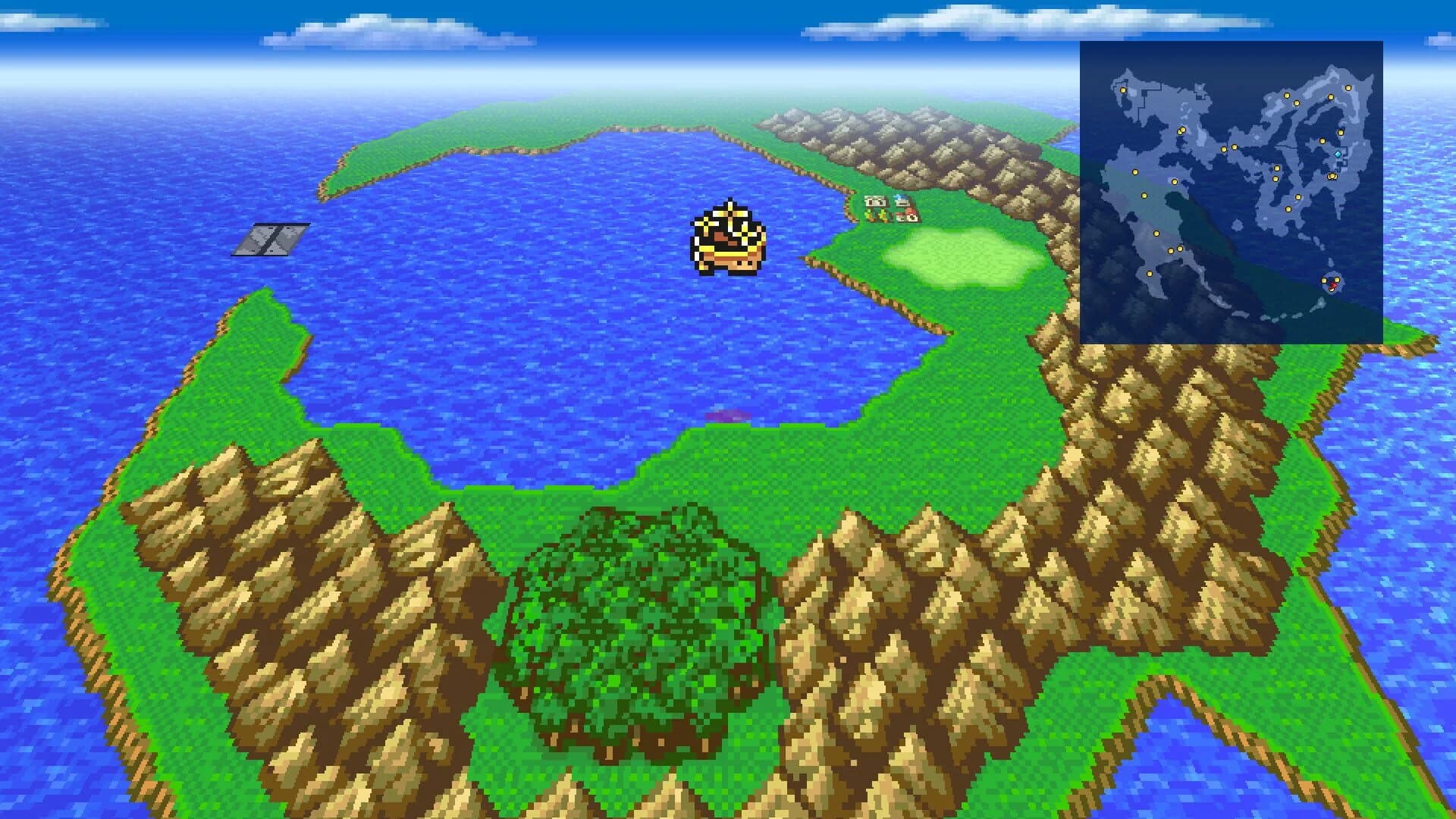Viewport: 1456px width, 819px height.
Task: Click the yellow location dot at minimap's northwest corner
Action: coord(1122,89)
